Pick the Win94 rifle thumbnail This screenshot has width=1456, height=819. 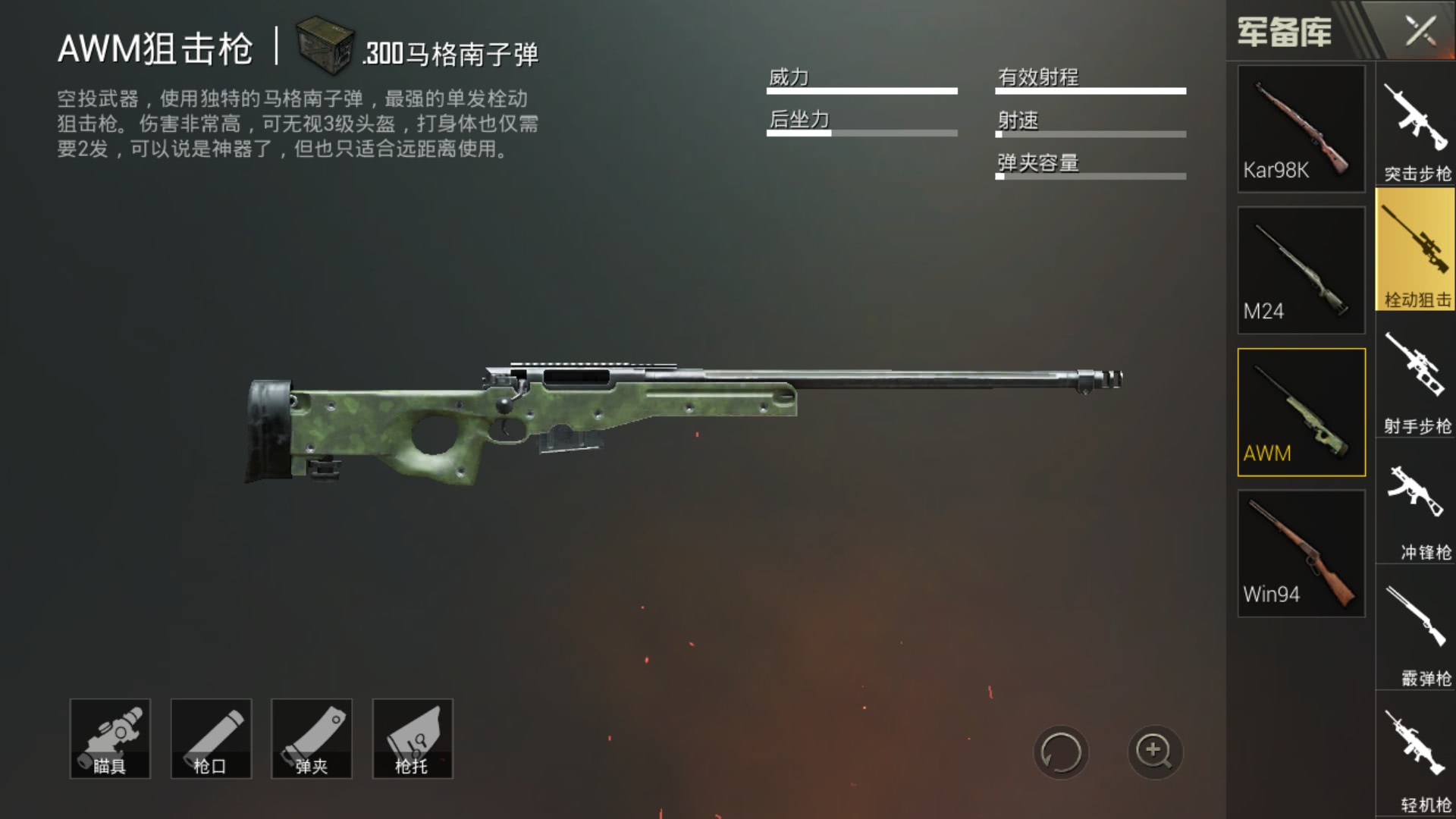click(x=1301, y=554)
